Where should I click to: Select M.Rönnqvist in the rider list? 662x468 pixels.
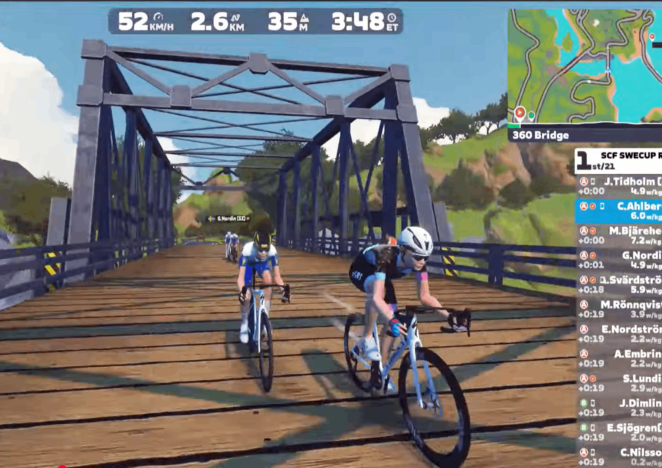(618, 308)
